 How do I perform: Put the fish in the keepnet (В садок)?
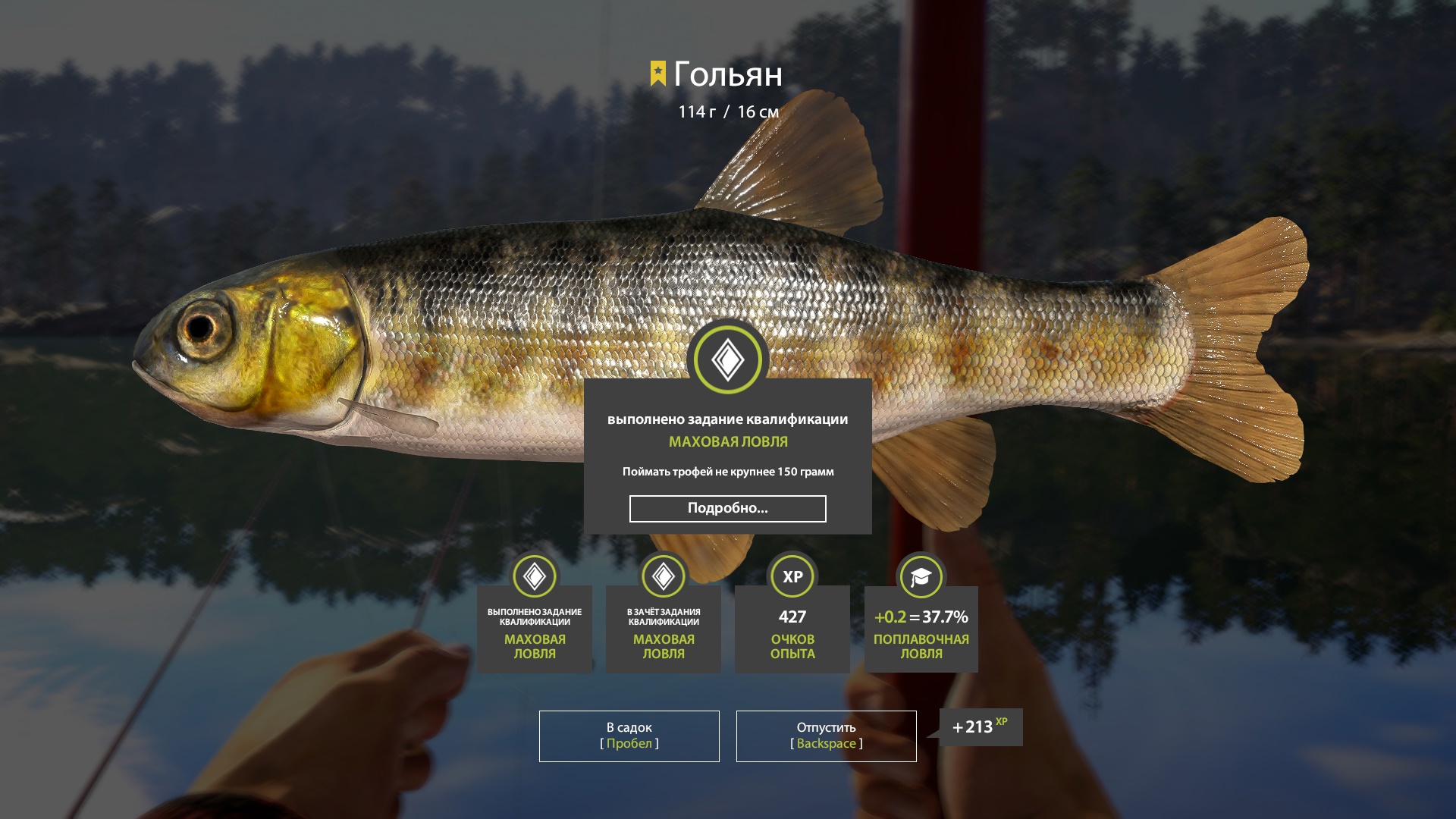(629, 736)
